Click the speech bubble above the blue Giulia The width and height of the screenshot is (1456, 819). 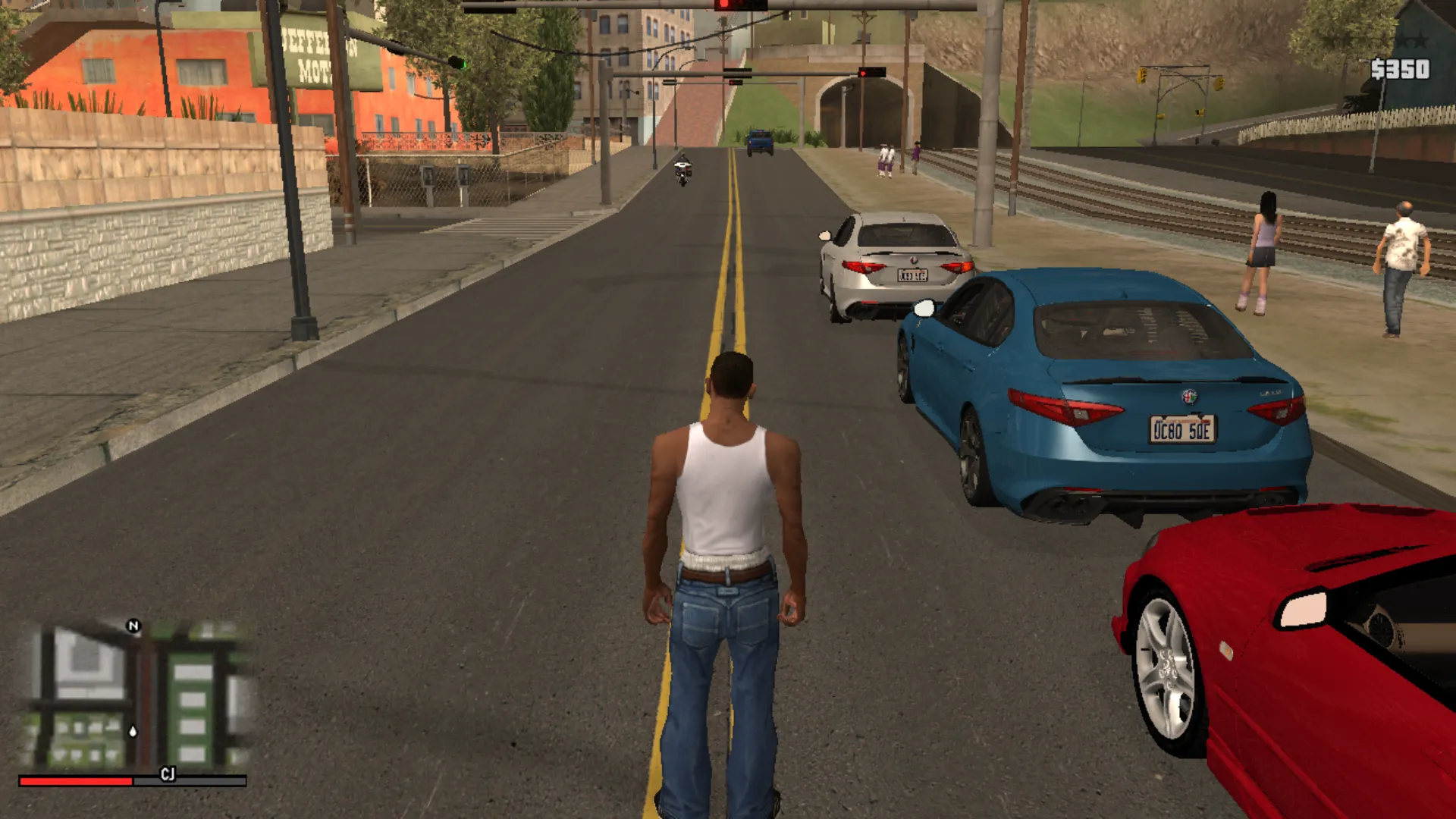924,307
